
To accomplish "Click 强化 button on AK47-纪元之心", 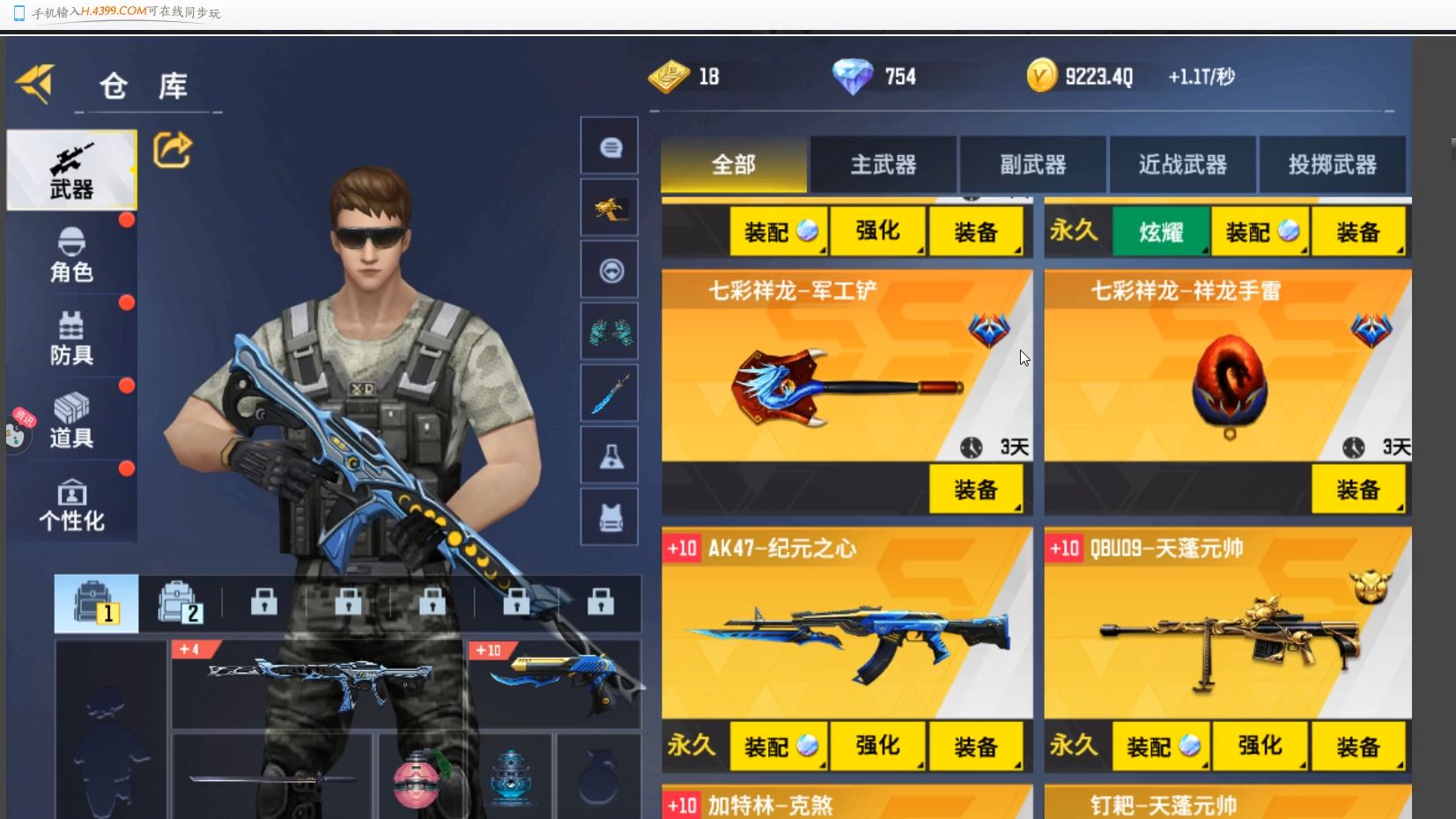I will [878, 746].
